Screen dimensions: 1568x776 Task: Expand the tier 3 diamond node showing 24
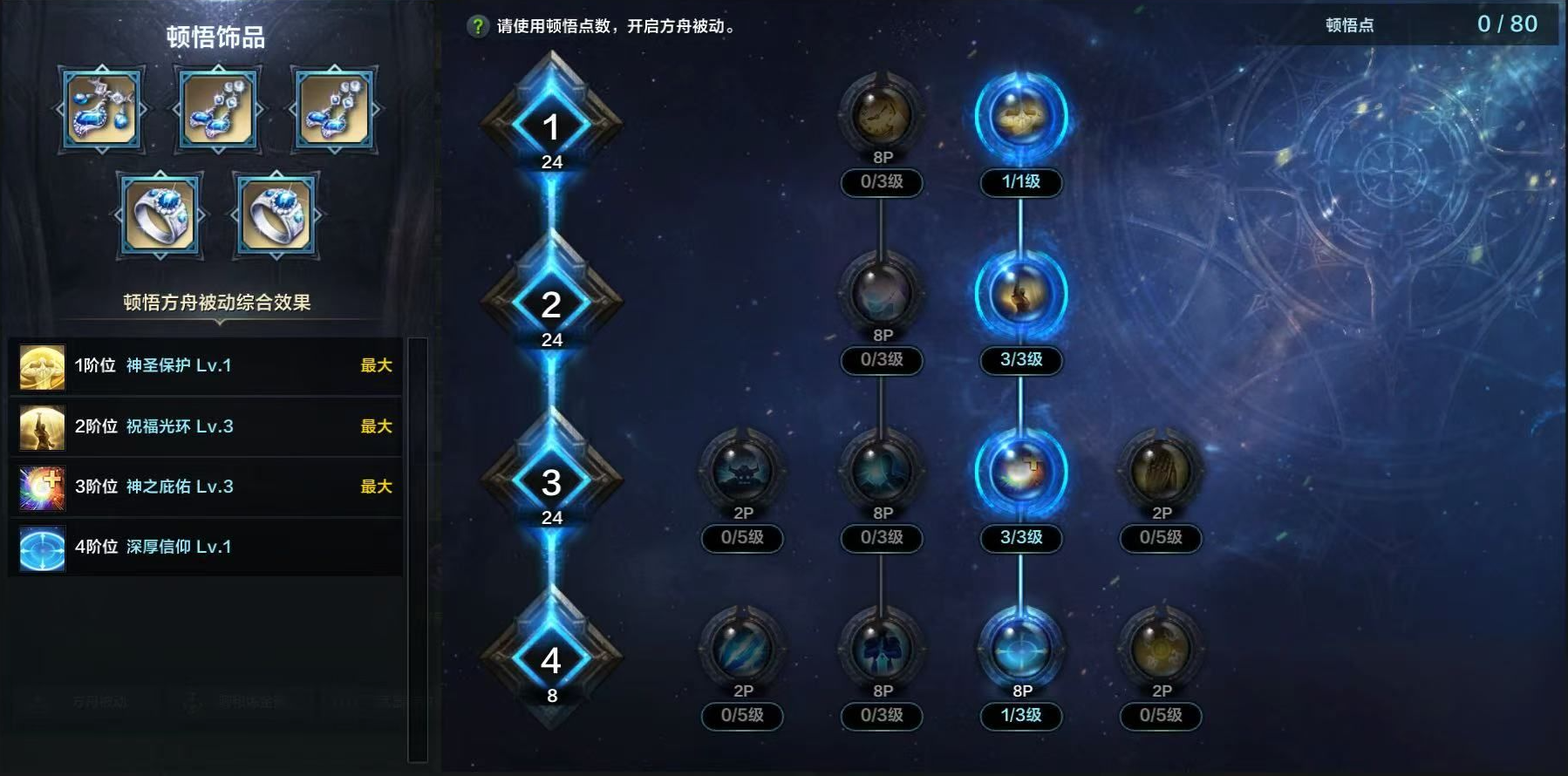(550, 483)
